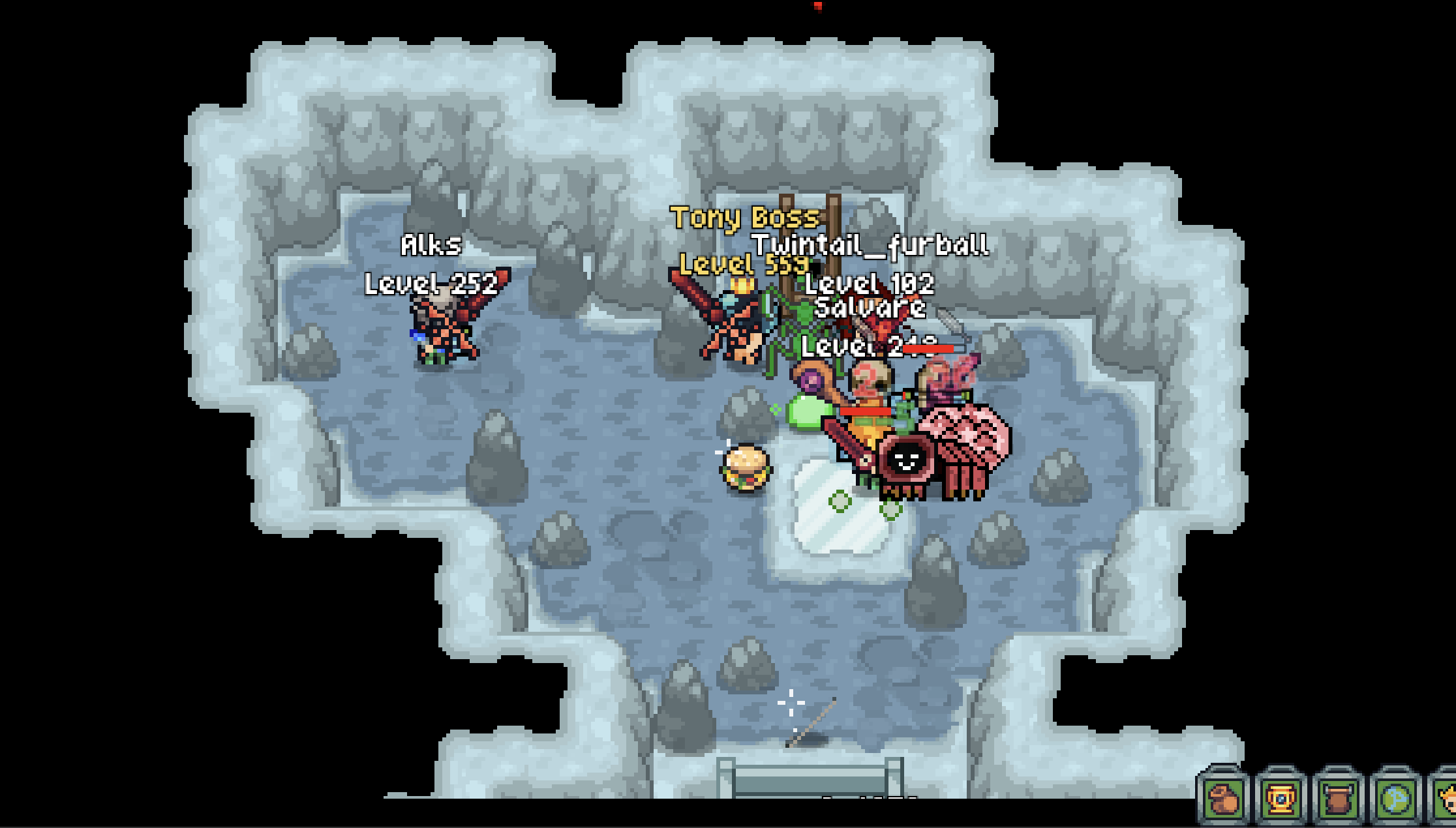Viewport: 1456px width, 828px height.
Task: Click the monster's red health bar
Action: click(865, 411)
